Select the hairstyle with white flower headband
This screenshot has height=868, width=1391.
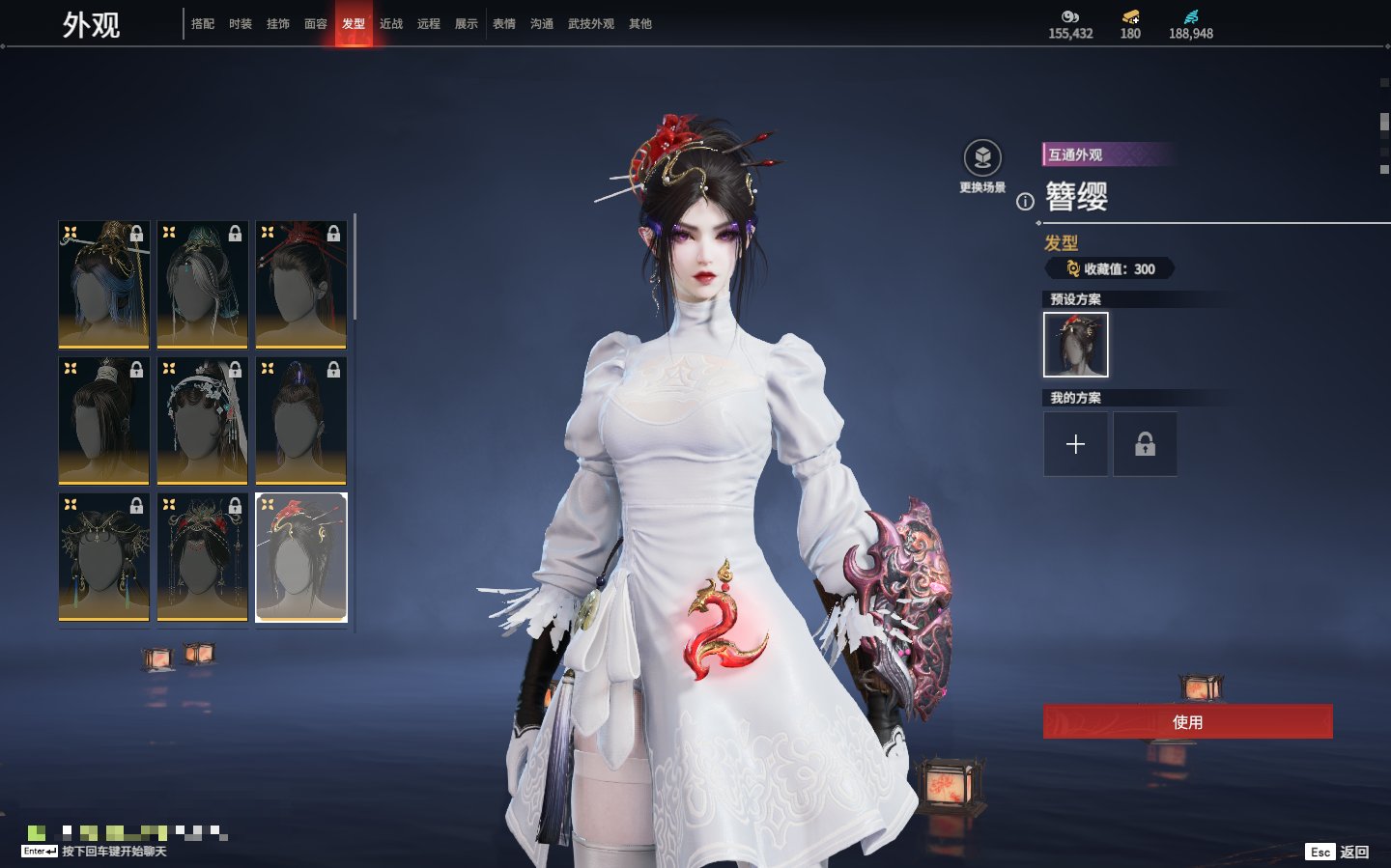pos(203,420)
